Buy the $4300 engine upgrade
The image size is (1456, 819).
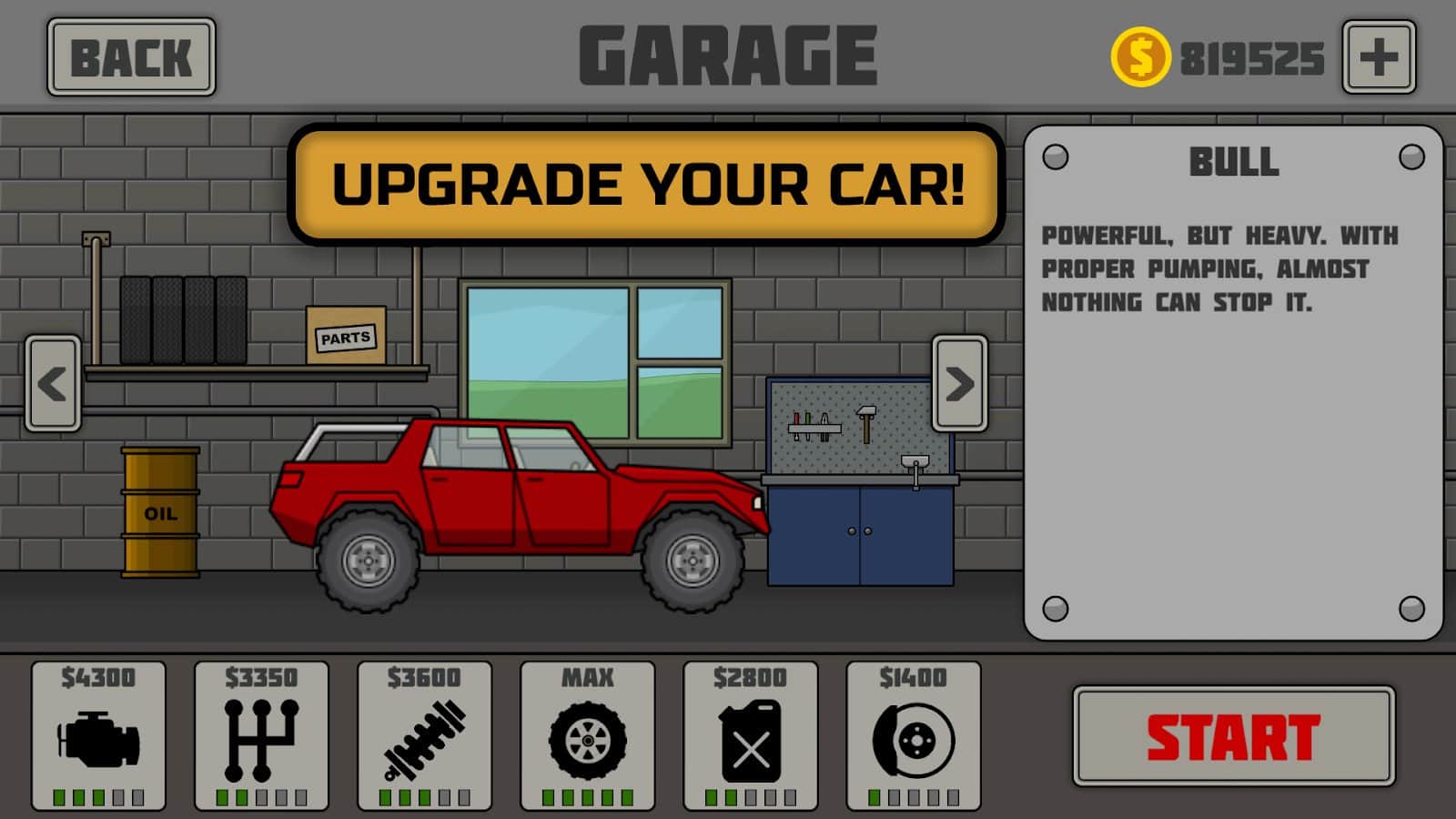click(98, 736)
